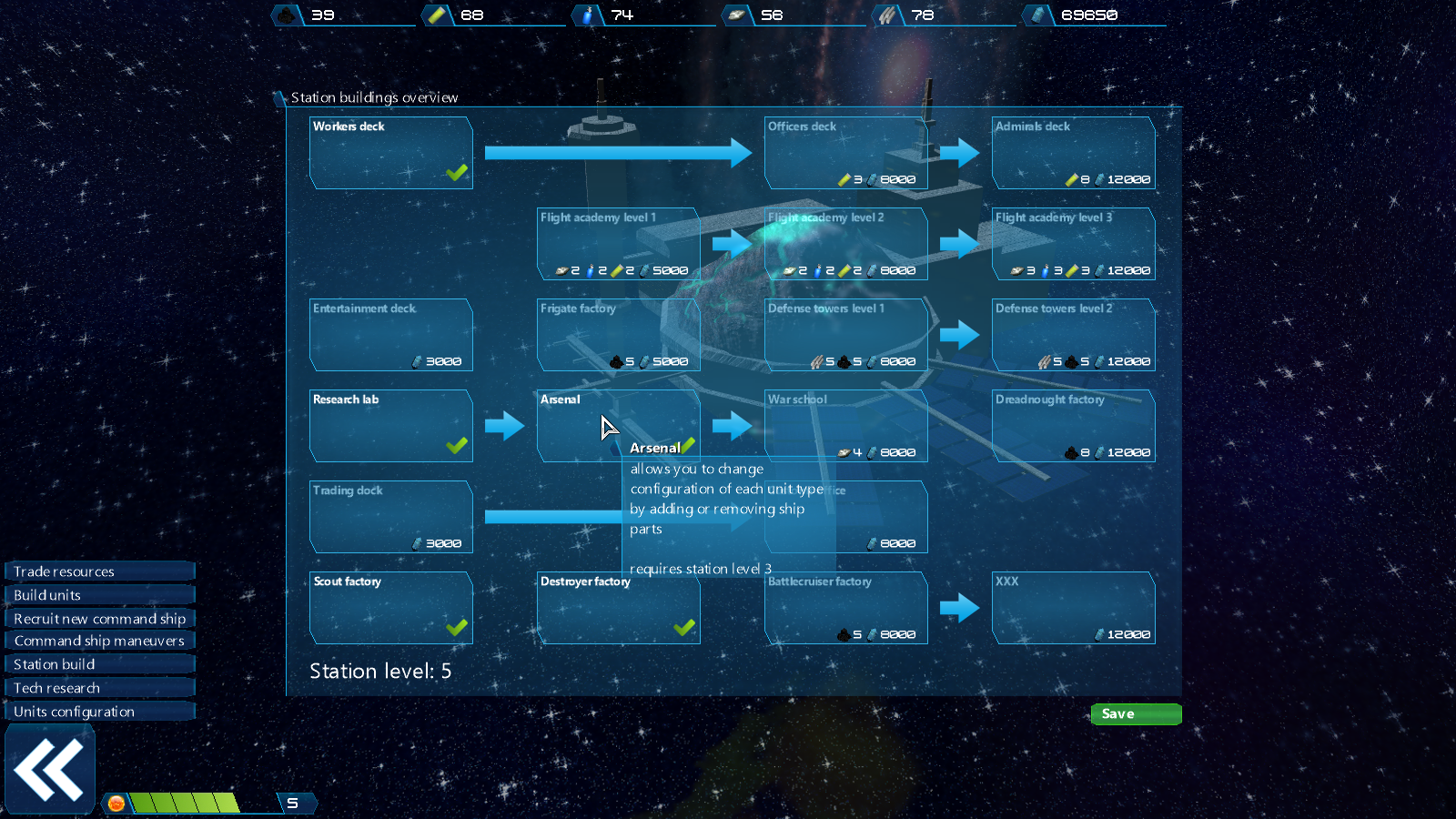Click the green Save button
The width and height of the screenshot is (1456, 819).
(1136, 714)
